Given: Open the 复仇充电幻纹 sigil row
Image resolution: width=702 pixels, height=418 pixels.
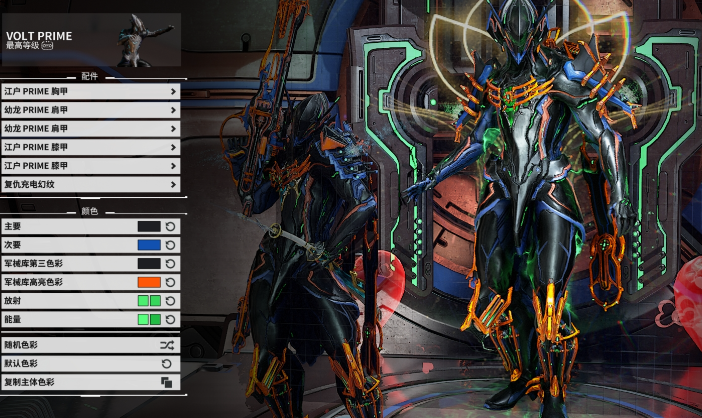Looking at the screenshot, I should (x=90, y=185).
